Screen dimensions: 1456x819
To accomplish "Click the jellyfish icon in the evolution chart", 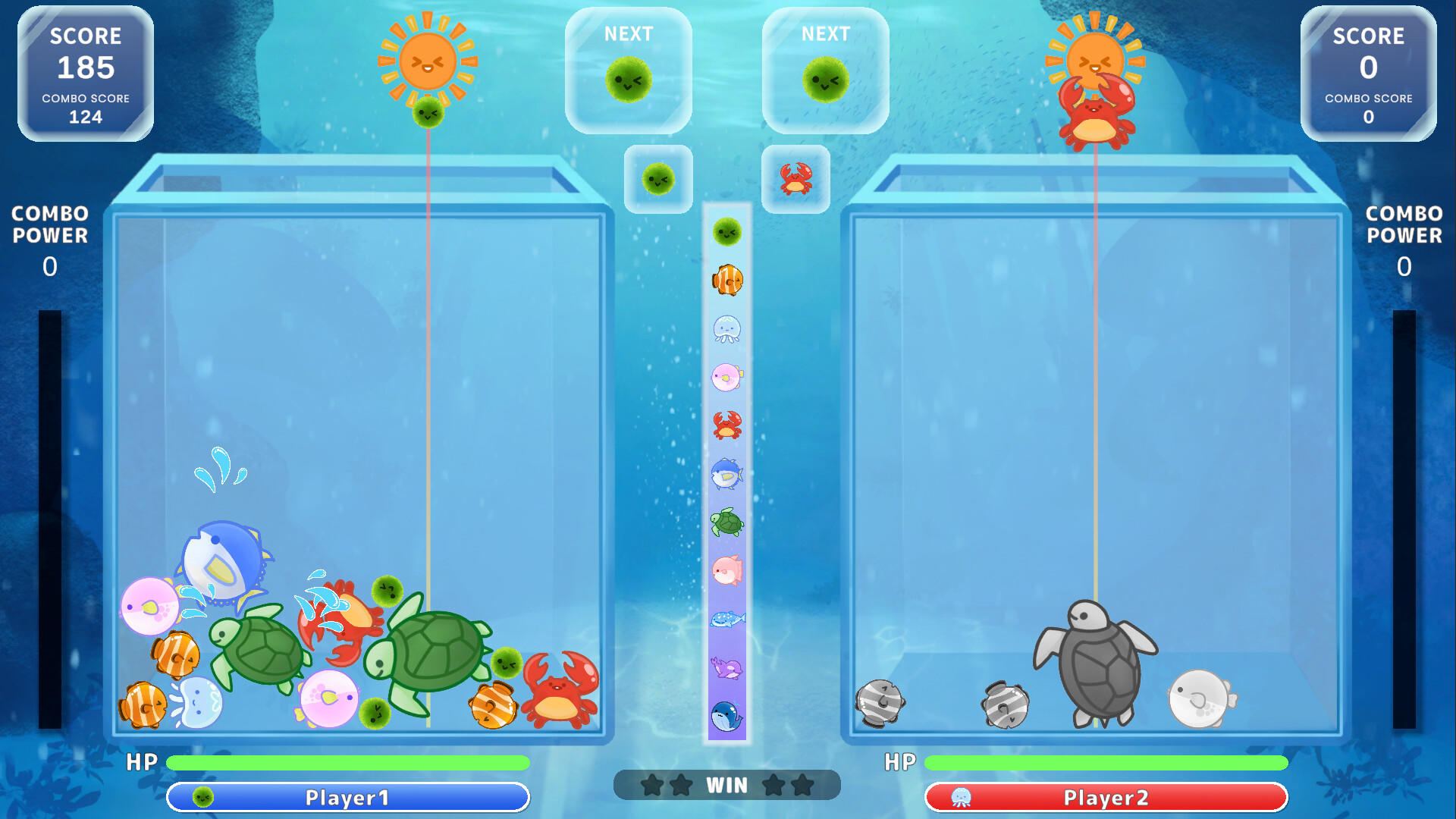I will pyautogui.click(x=726, y=330).
